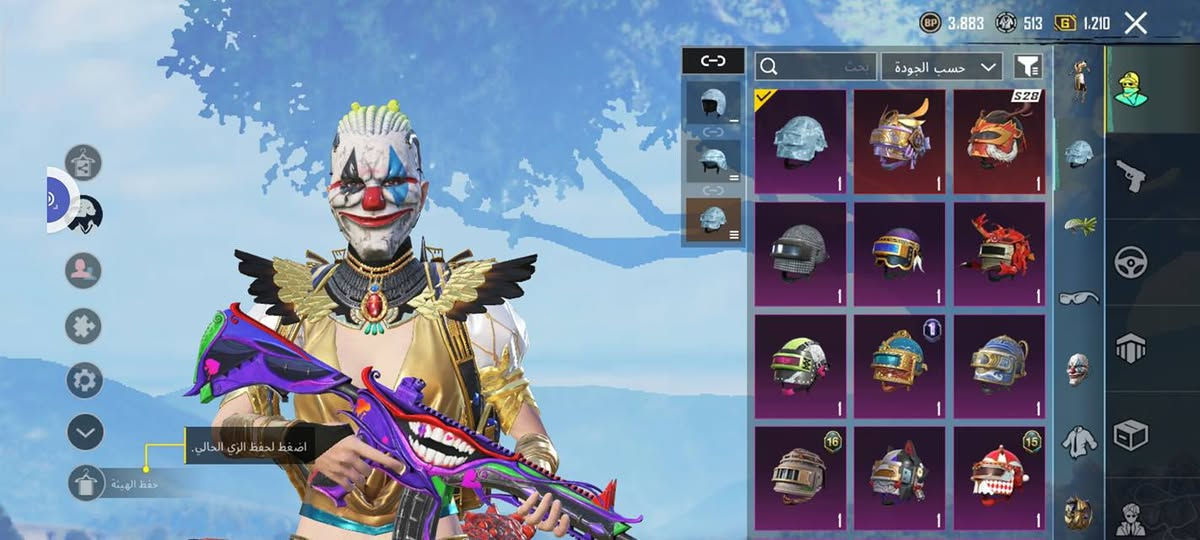This screenshot has height=540, width=1200.
Task: Switch to the pistol weapons category
Action: [1131, 173]
